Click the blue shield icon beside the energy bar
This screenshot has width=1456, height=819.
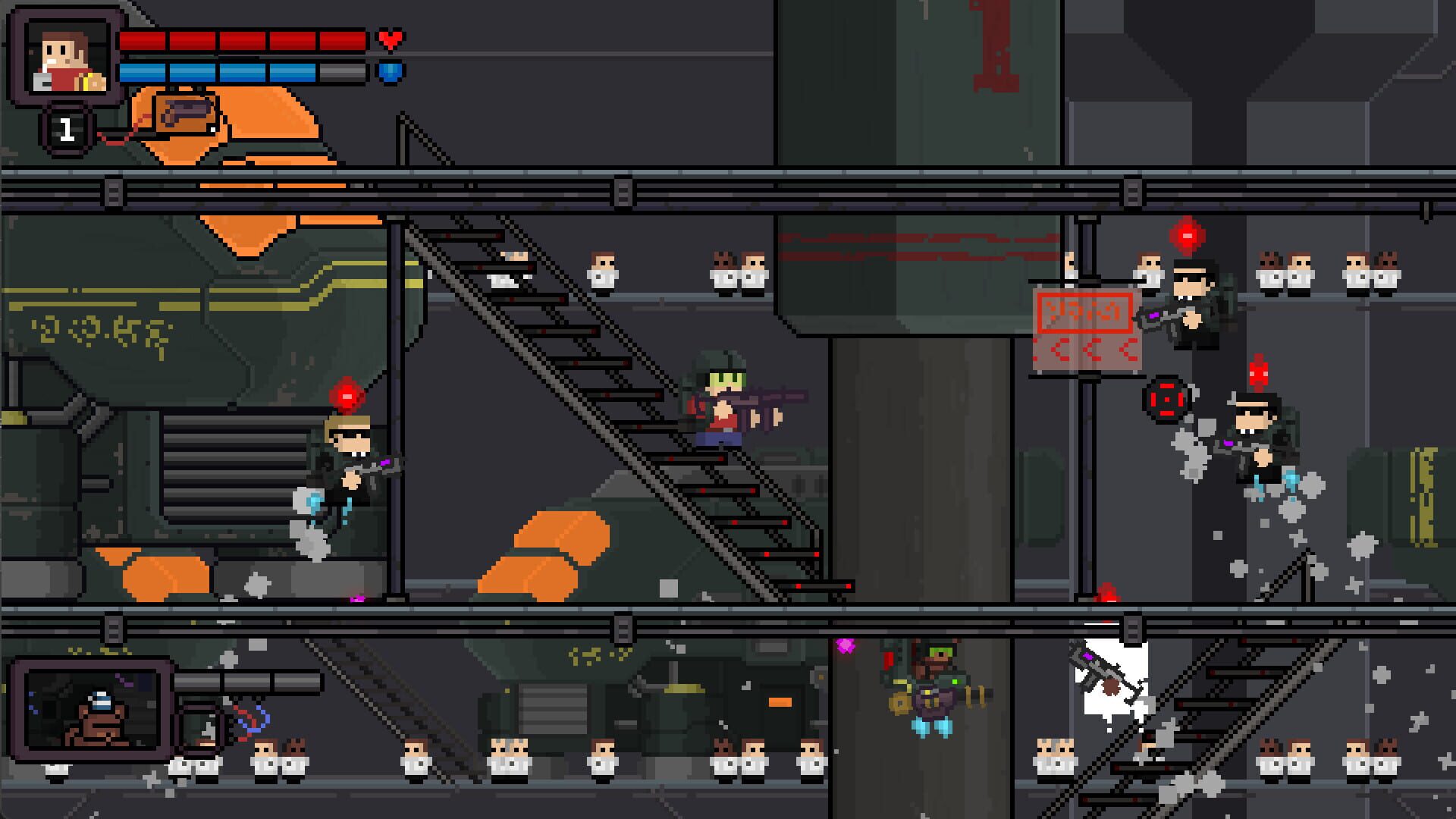[x=390, y=74]
